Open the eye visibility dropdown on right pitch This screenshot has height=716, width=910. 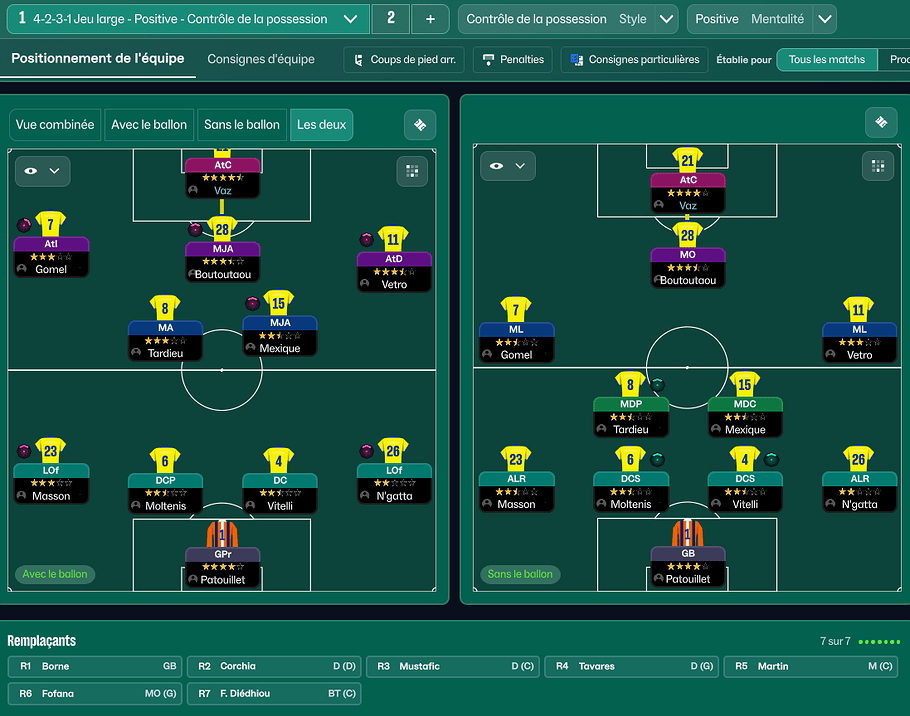pos(507,166)
